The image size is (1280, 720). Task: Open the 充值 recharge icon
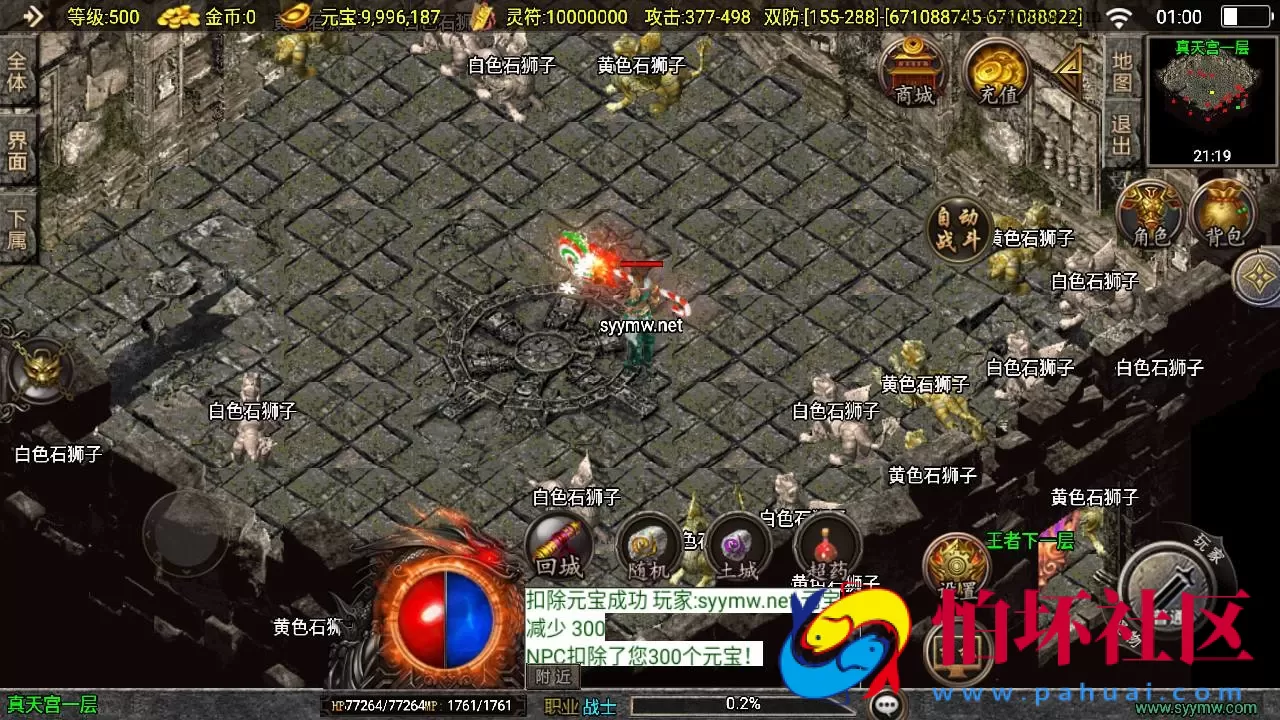click(996, 75)
